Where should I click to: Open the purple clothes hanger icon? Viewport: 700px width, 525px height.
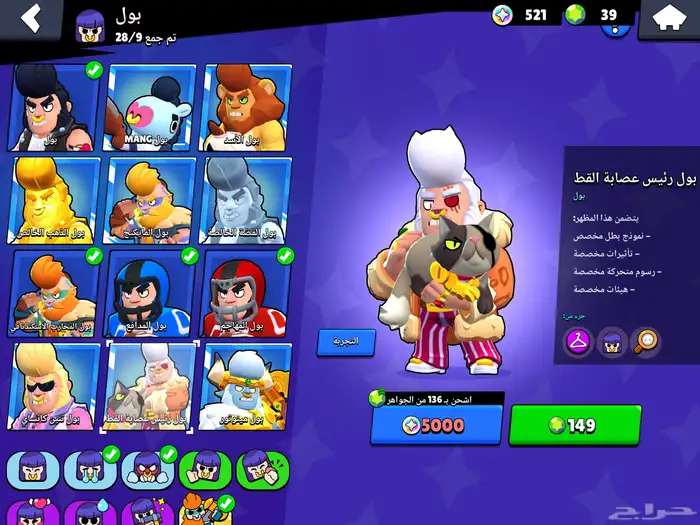(577, 342)
